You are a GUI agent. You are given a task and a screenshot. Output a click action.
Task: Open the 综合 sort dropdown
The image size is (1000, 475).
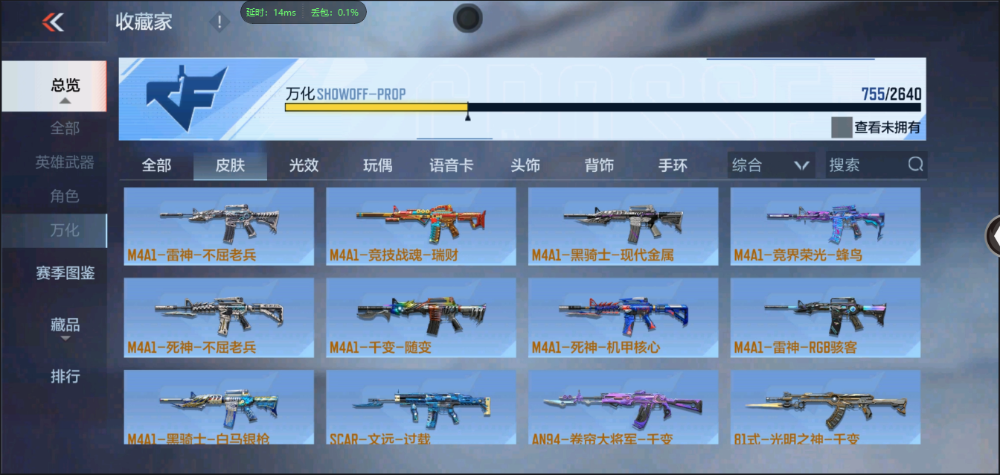[769, 165]
